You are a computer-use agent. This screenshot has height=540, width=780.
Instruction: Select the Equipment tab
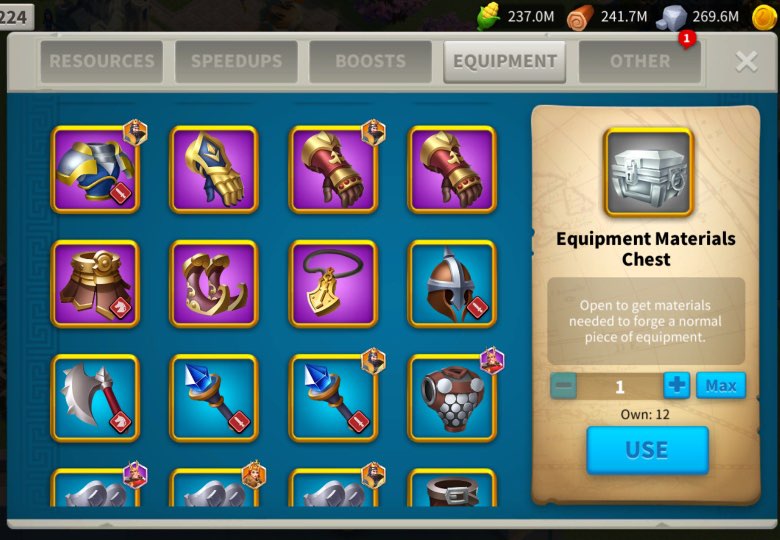[505, 62]
